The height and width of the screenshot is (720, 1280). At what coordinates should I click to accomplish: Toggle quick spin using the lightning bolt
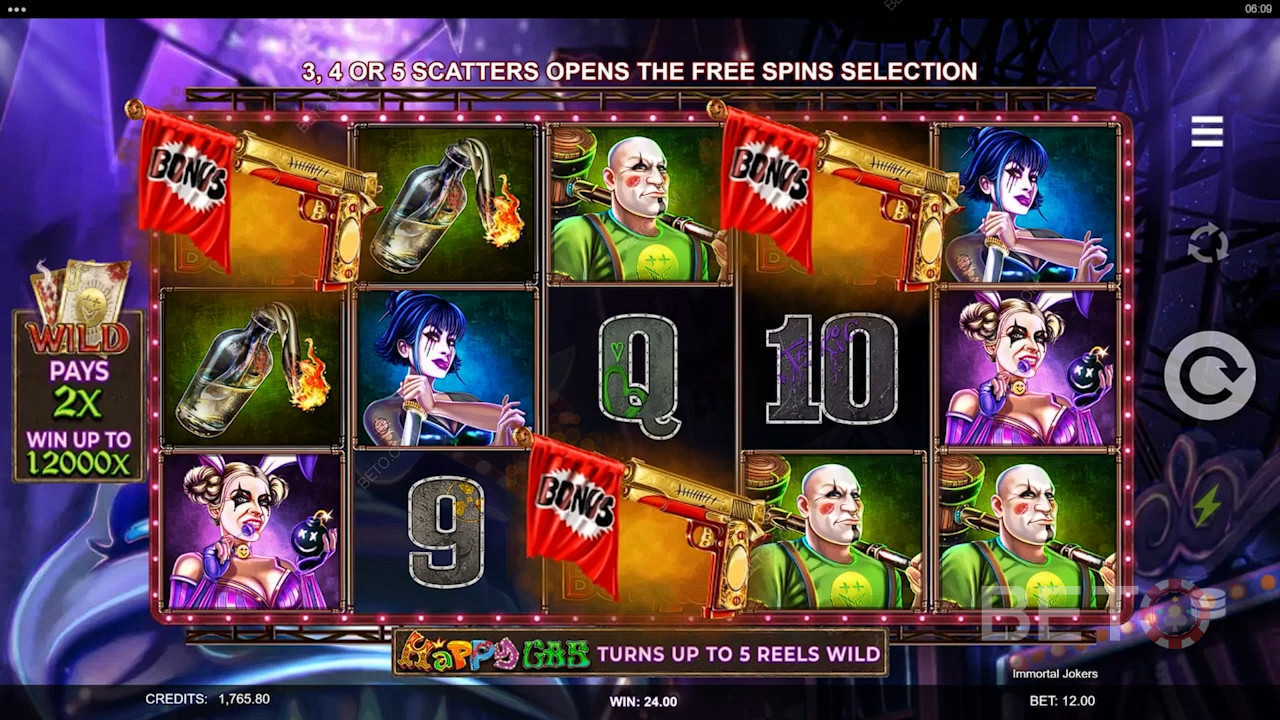pyautogui.click(x=1207, y=506)
